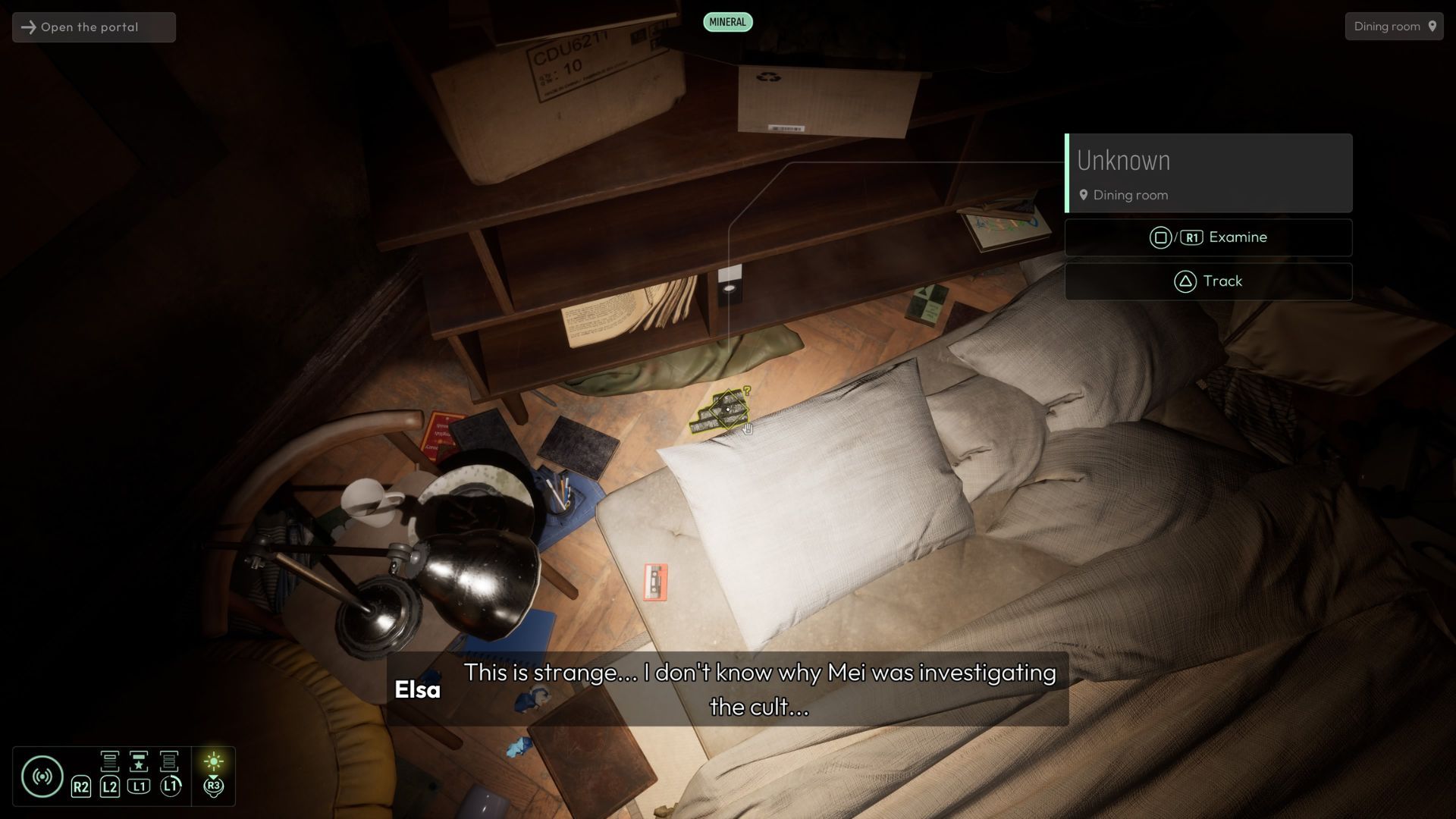Click the MINERAL scan mode tag
Image resolution: width=1456 pixels, height=819 pixels.
tap(727, 22)
